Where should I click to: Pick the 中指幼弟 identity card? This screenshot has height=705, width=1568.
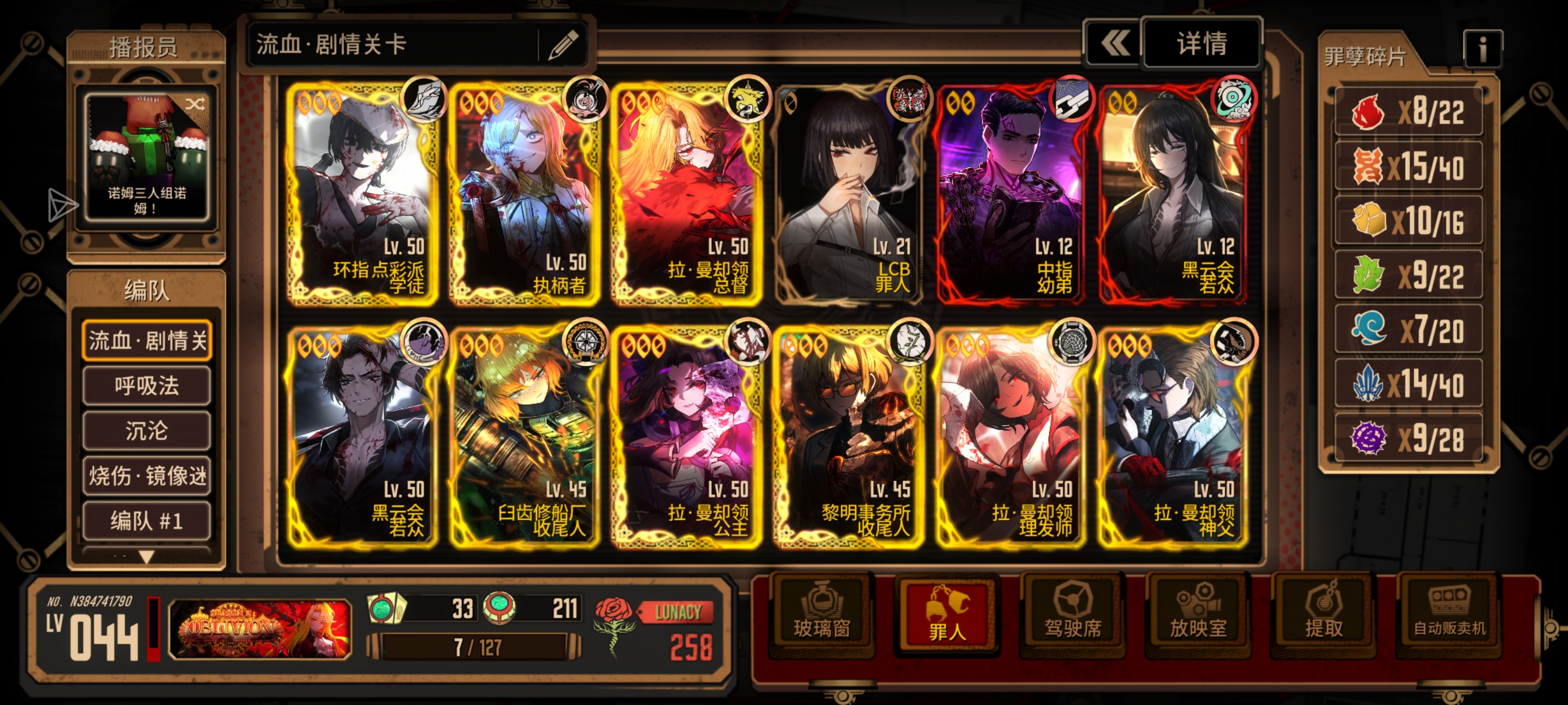tap(1011, 195)
